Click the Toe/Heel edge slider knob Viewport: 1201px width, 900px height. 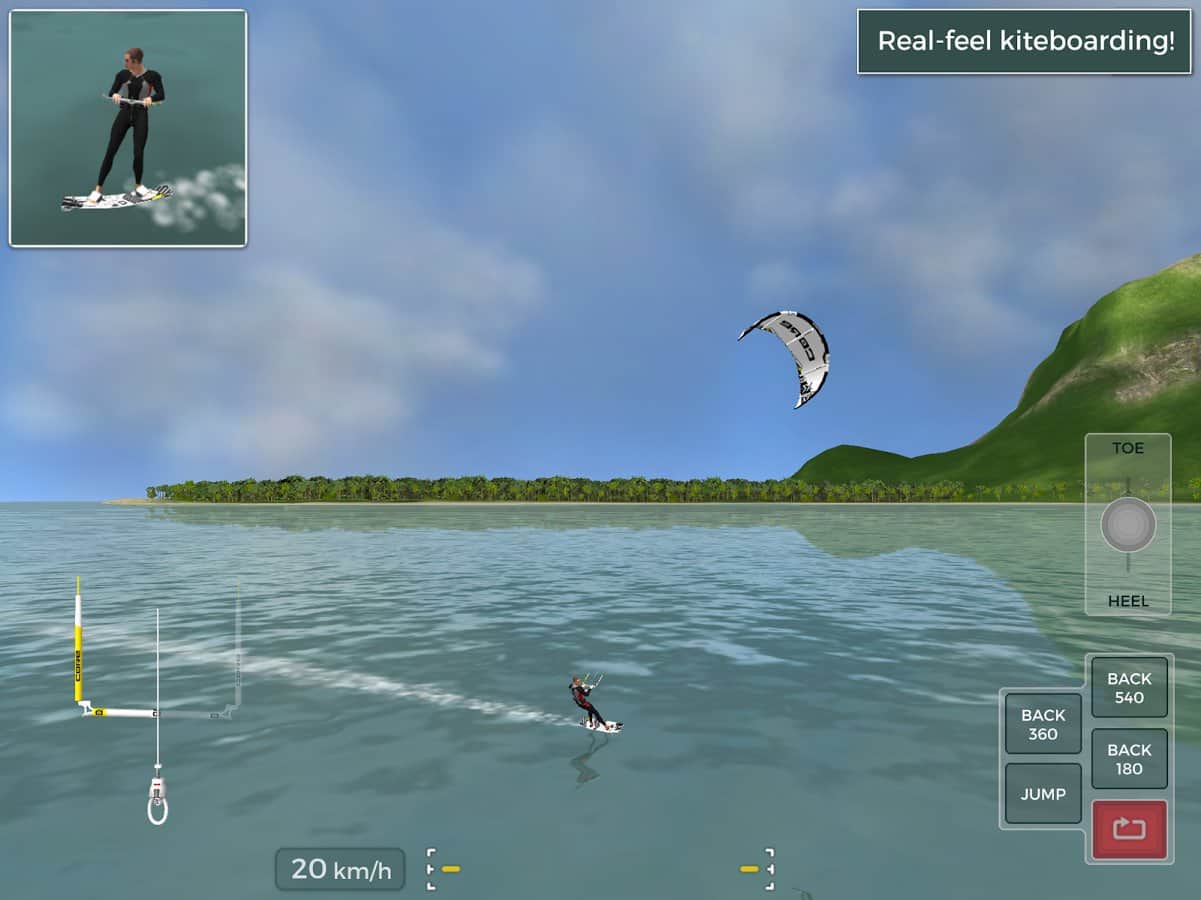point(1128,525)
